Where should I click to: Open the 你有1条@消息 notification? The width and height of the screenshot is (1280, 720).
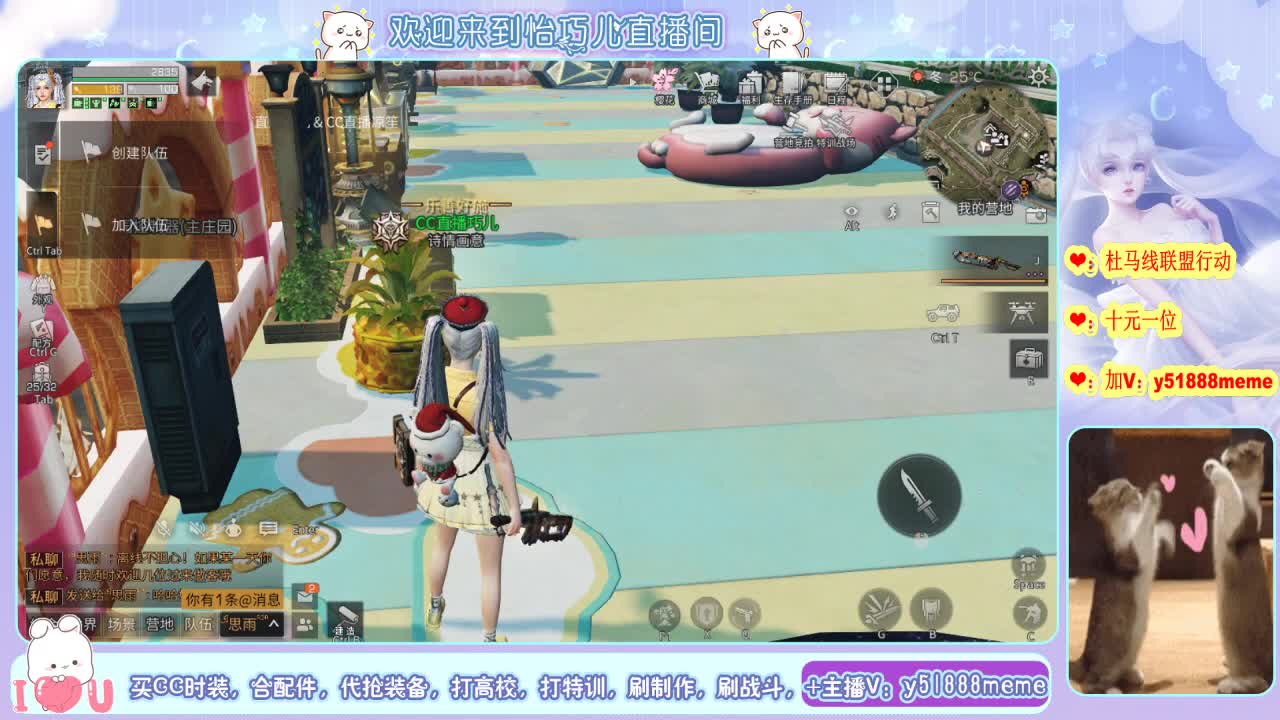(233, 600)
